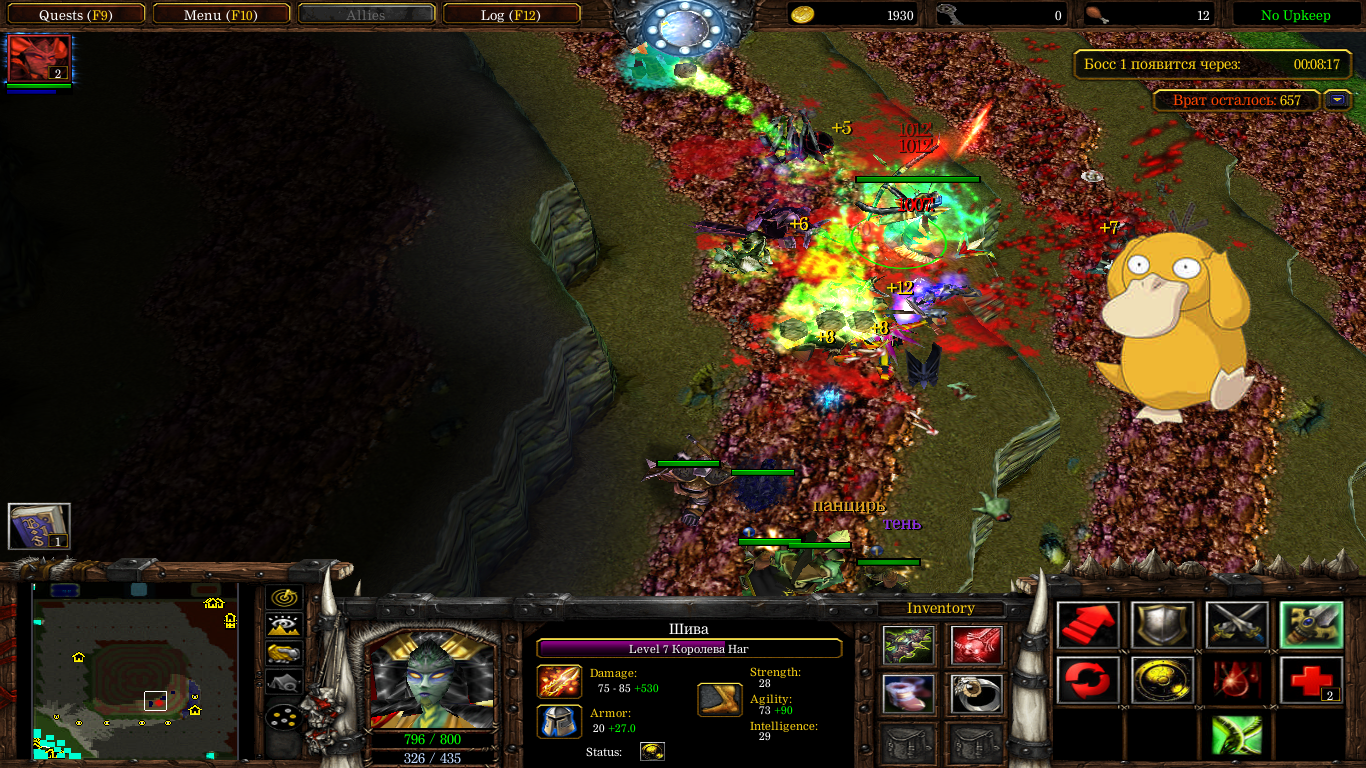Toggle ally color mode on minimap
Viewport: 1366px width, 768px height.
click(285, 654)
